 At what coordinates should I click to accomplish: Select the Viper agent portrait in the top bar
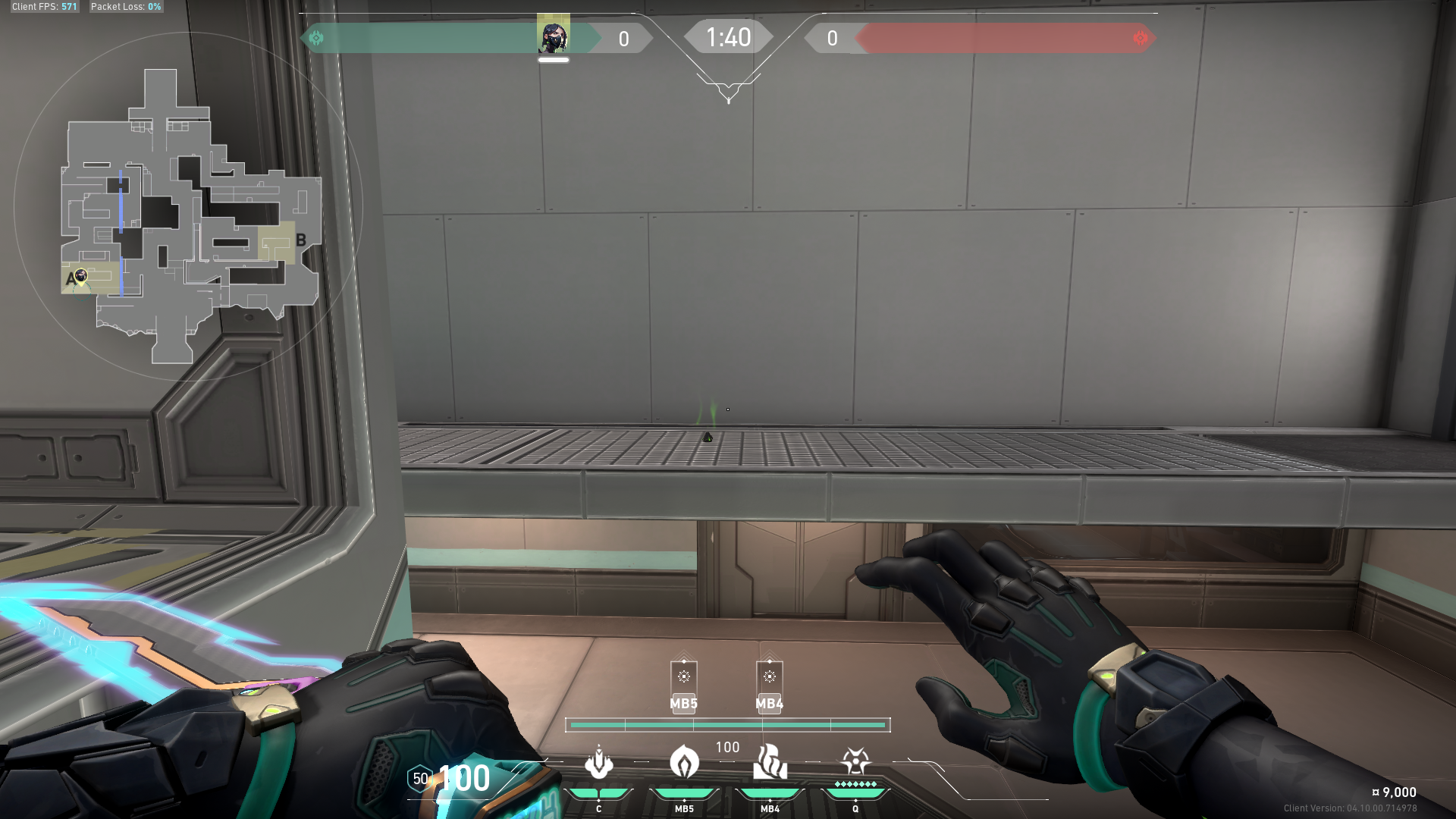554,34
